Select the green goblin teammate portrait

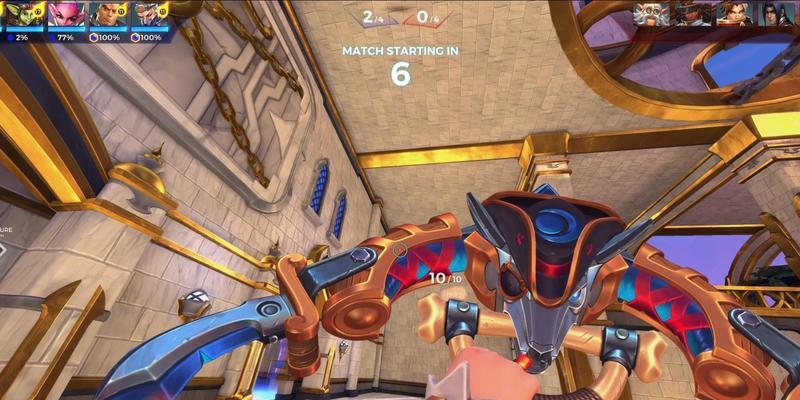20,15
